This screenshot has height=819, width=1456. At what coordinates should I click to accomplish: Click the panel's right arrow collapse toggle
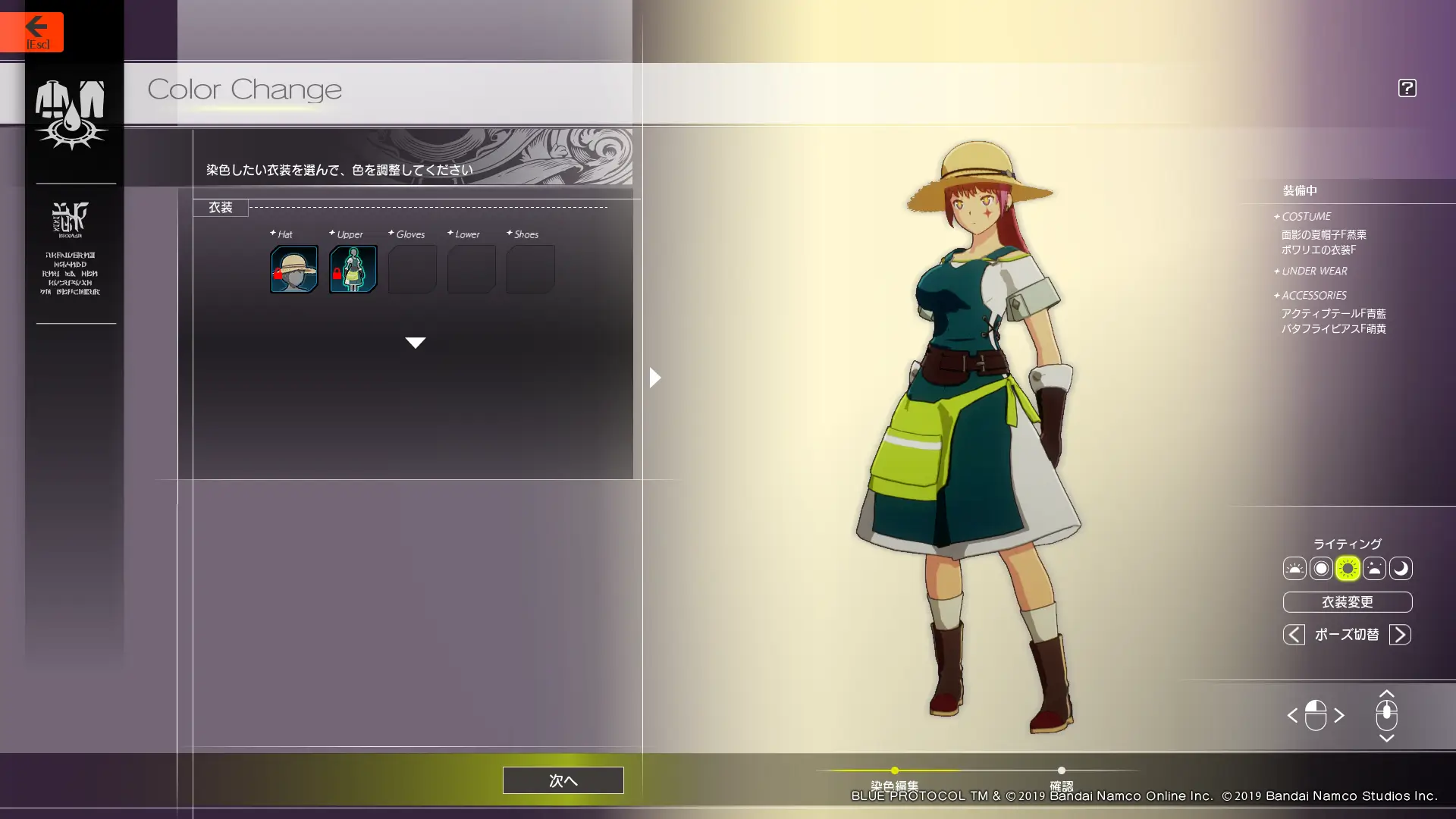[x=655, y=377]
